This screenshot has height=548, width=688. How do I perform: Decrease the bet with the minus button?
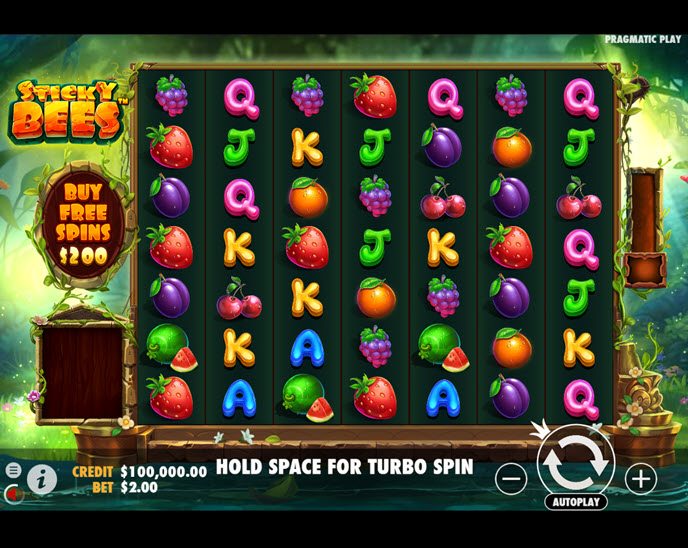pos(511,479)
